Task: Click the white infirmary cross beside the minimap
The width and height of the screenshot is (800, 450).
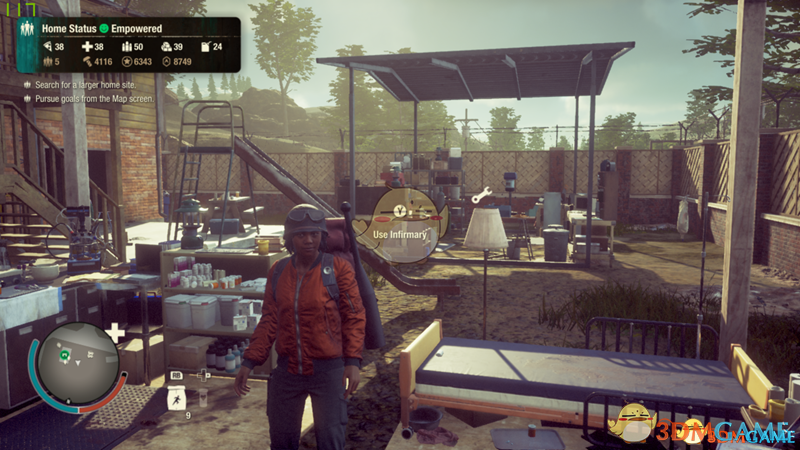Action: pos(116,333)
